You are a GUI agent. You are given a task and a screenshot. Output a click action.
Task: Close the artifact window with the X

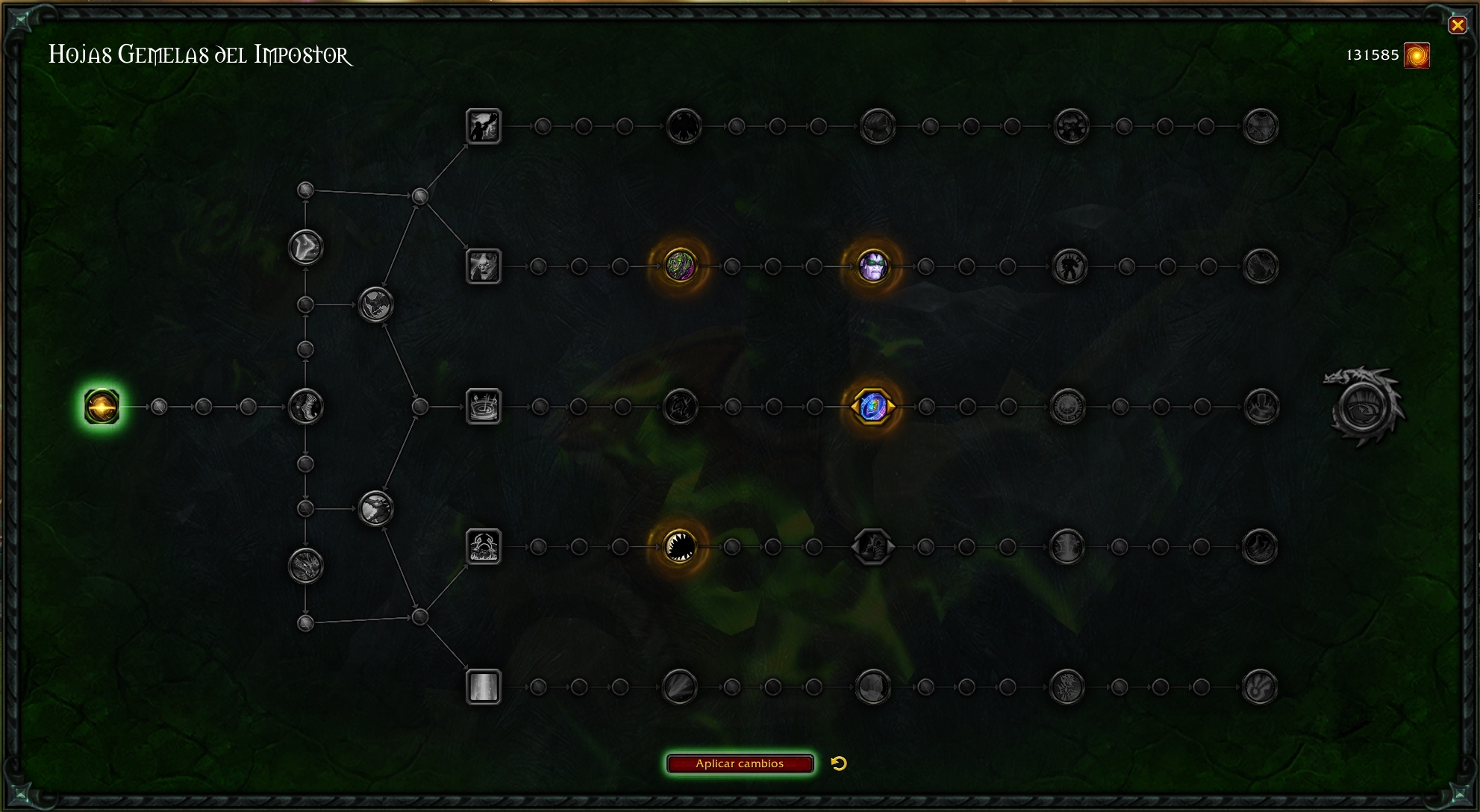(x=1457, y=25)
